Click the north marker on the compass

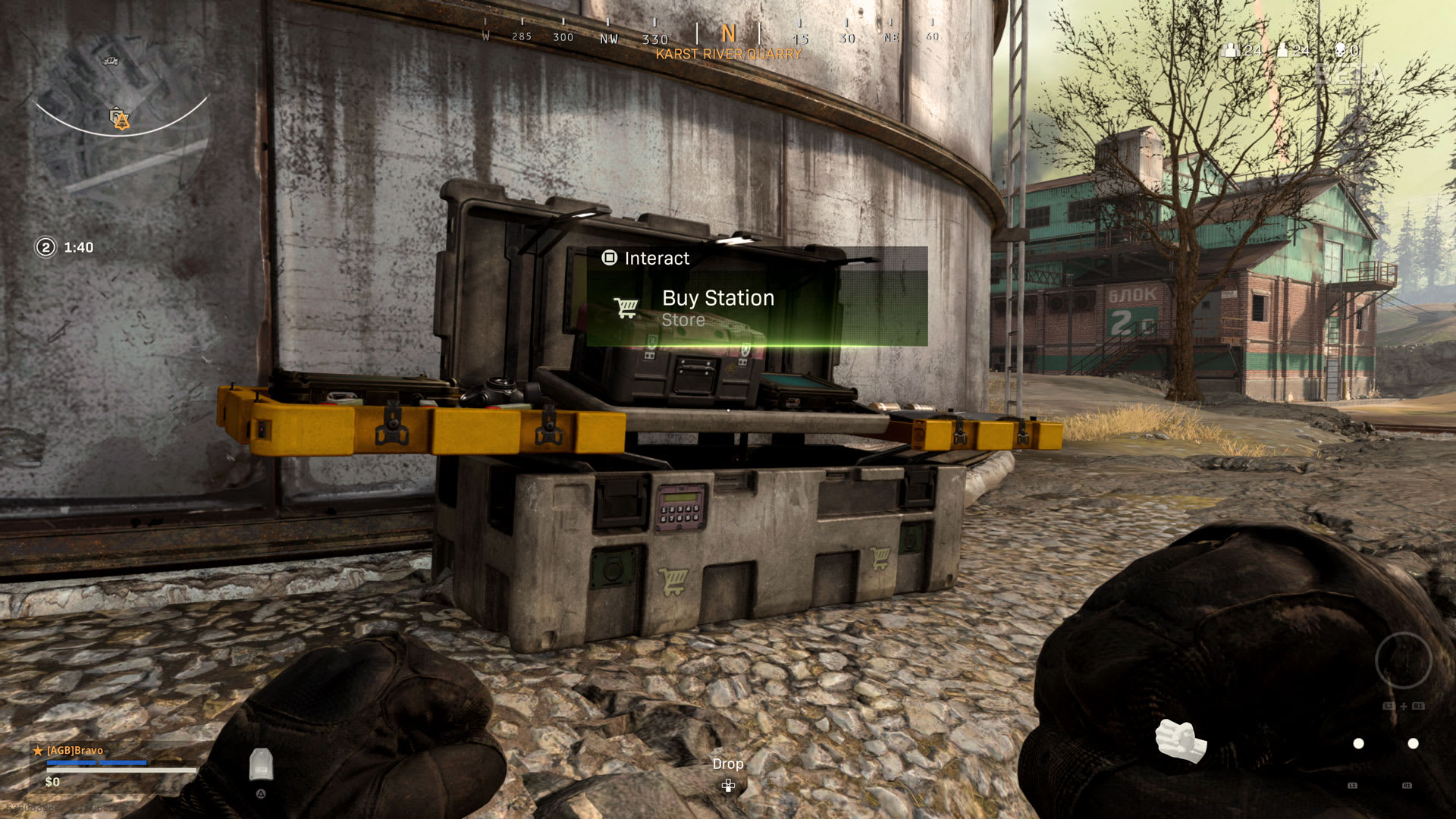(728, 33)
